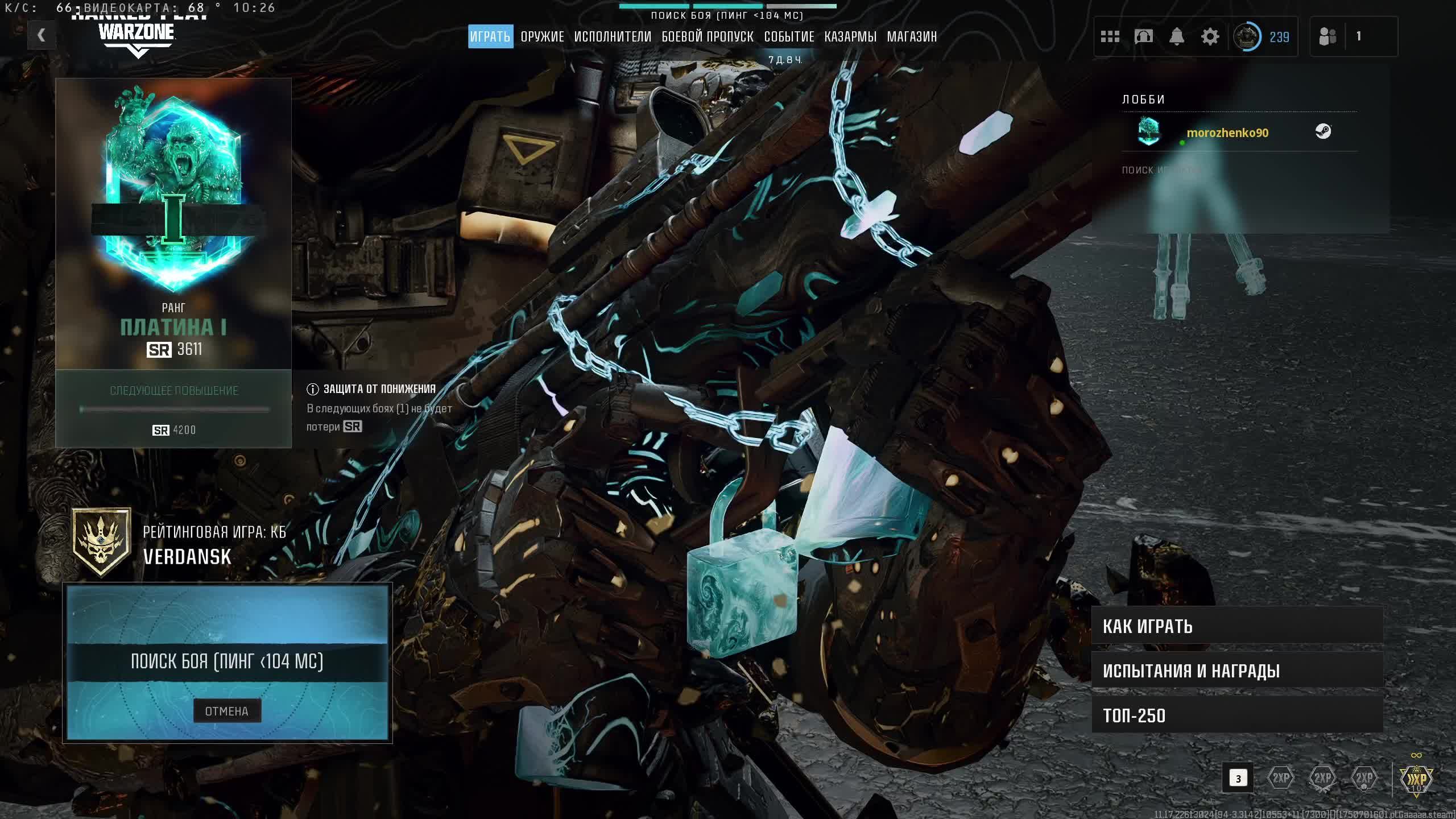Open ИСПЫТАНИЯ И НАГРАДЫ

click(x=1237, y=671)
